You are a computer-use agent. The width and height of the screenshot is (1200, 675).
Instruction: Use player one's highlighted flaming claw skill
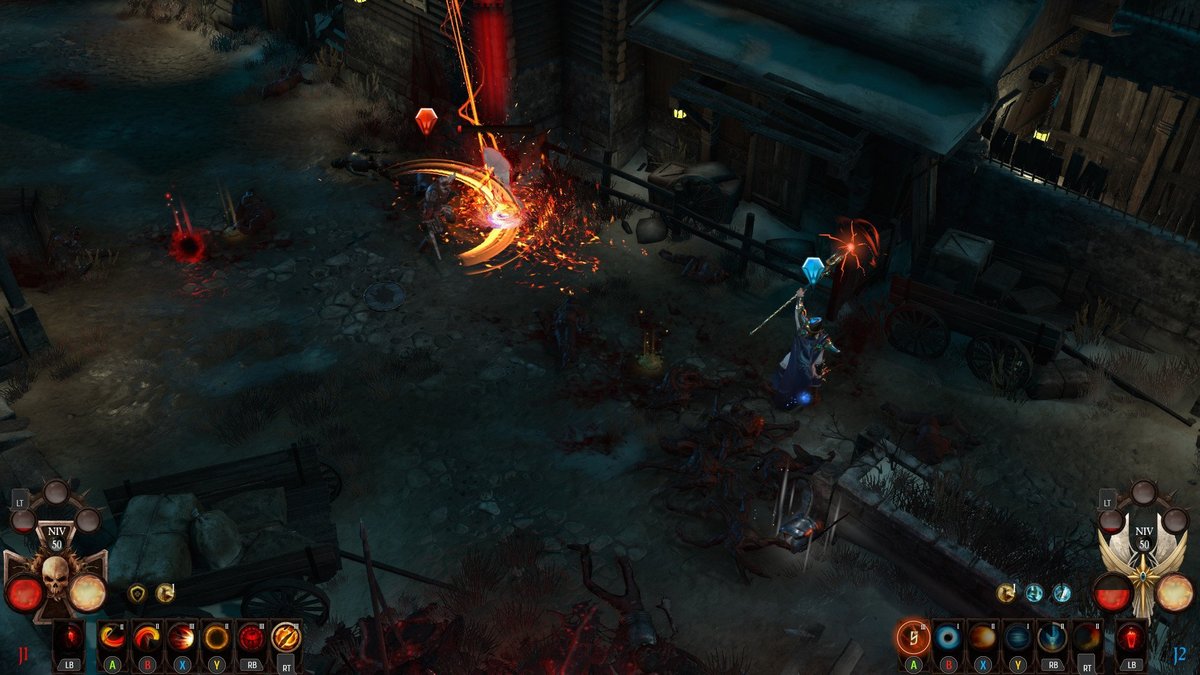click(x=286, y=636)
